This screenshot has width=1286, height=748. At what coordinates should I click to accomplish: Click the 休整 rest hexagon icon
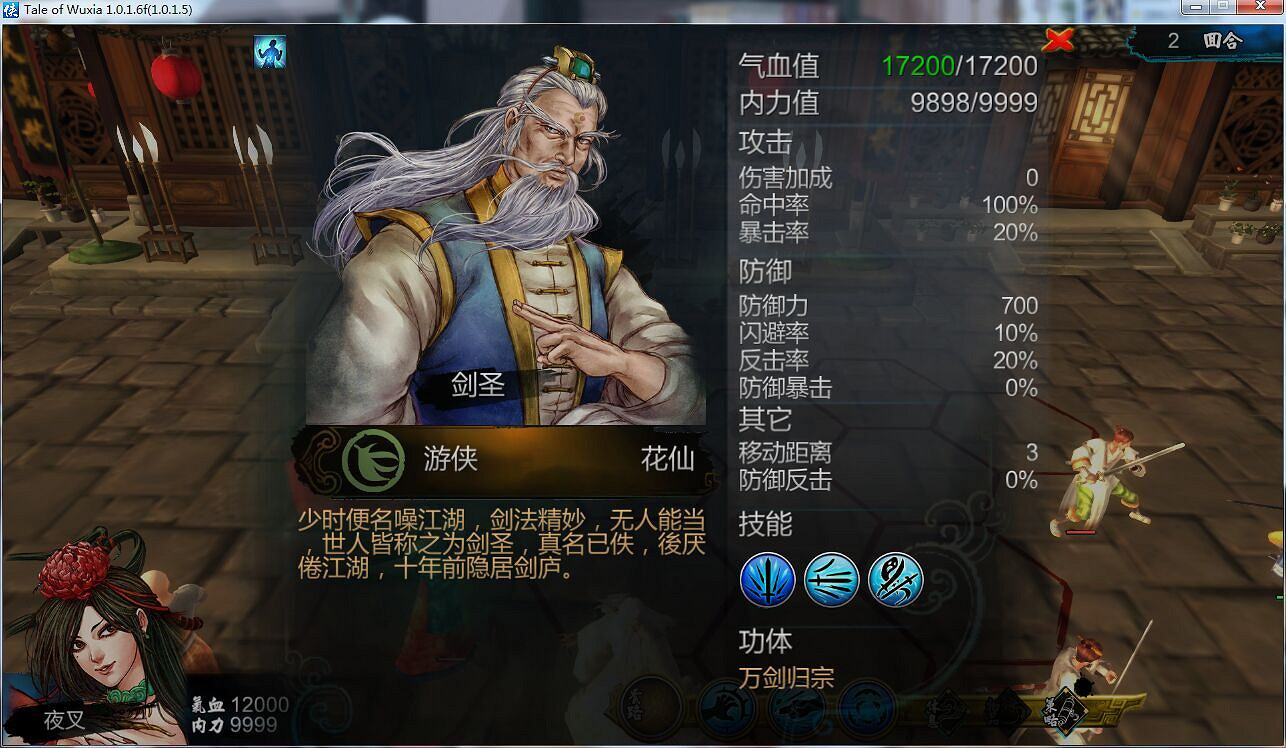pos(945,710)
